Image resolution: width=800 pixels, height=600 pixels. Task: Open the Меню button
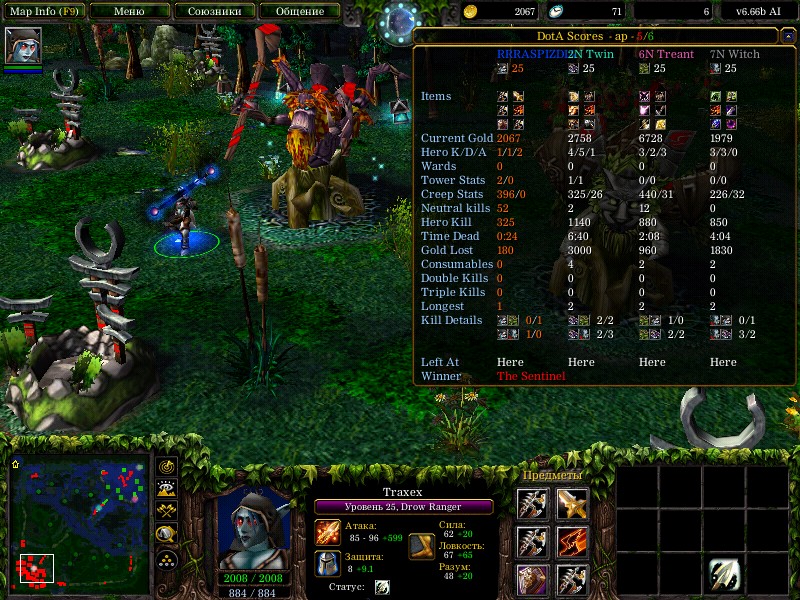(128, 11)
